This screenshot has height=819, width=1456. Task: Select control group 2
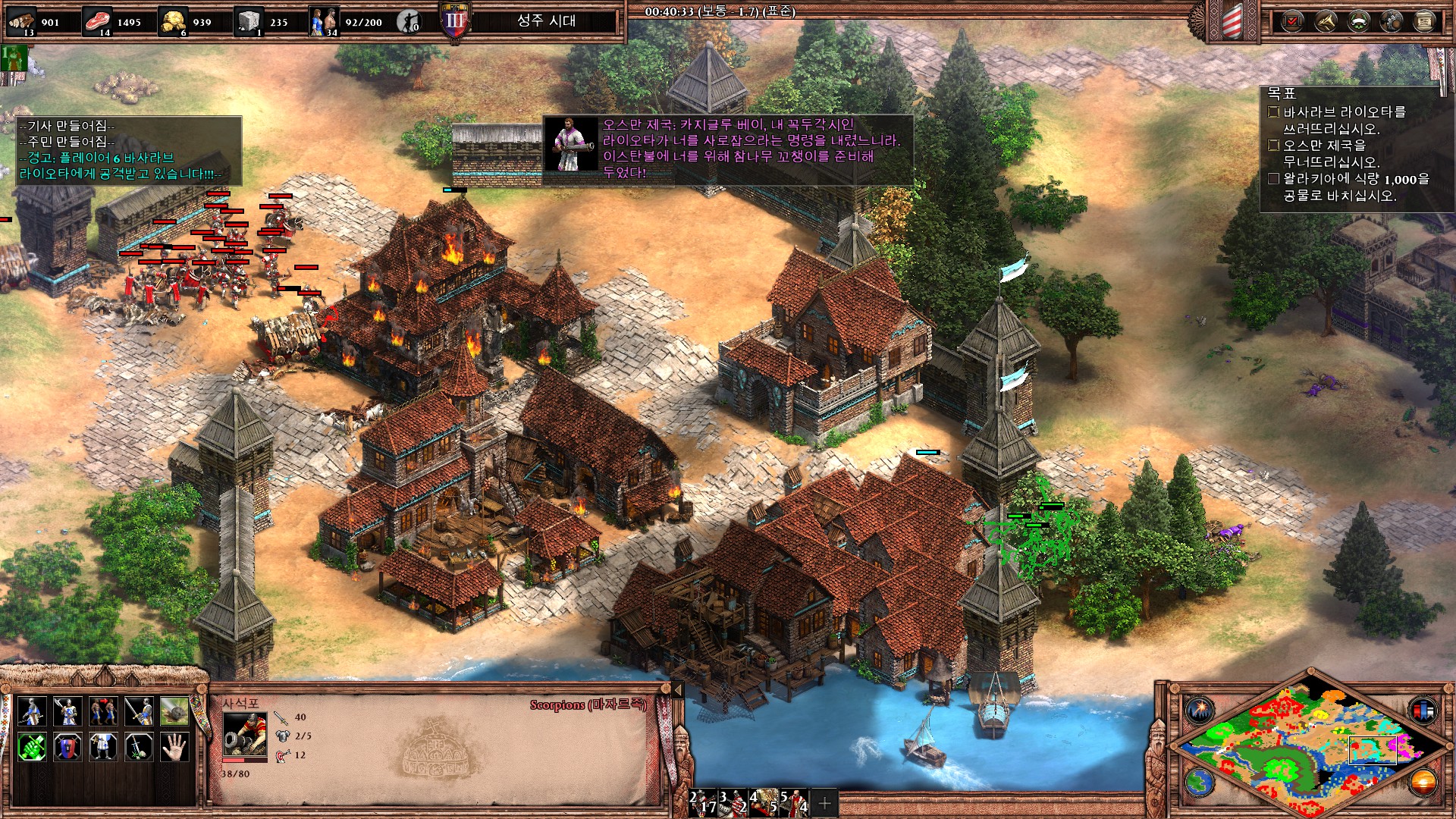704,802
